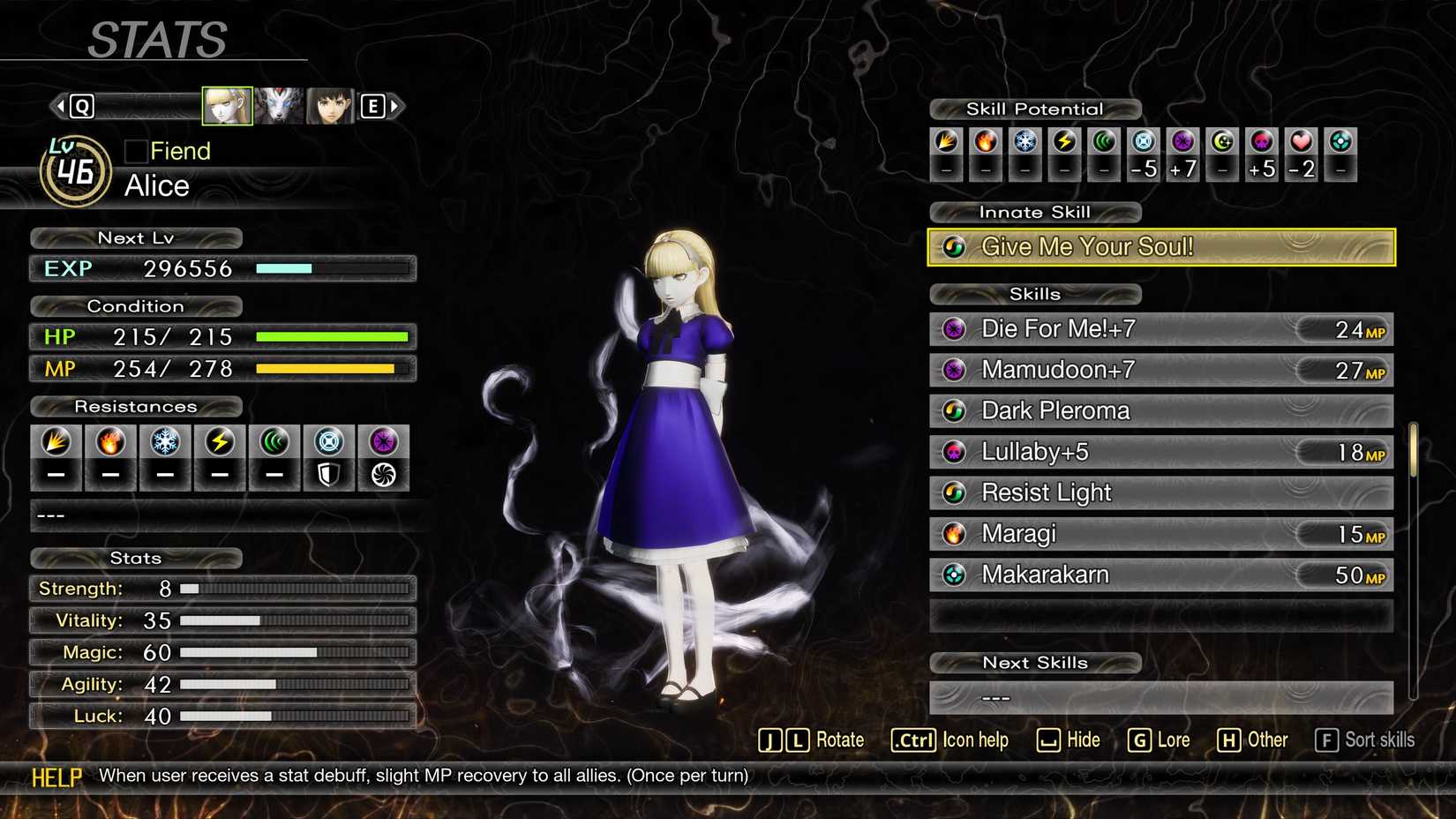Hide the interface using the Hide control
Screen dimensions: 1456x819
pos(1069,740)
